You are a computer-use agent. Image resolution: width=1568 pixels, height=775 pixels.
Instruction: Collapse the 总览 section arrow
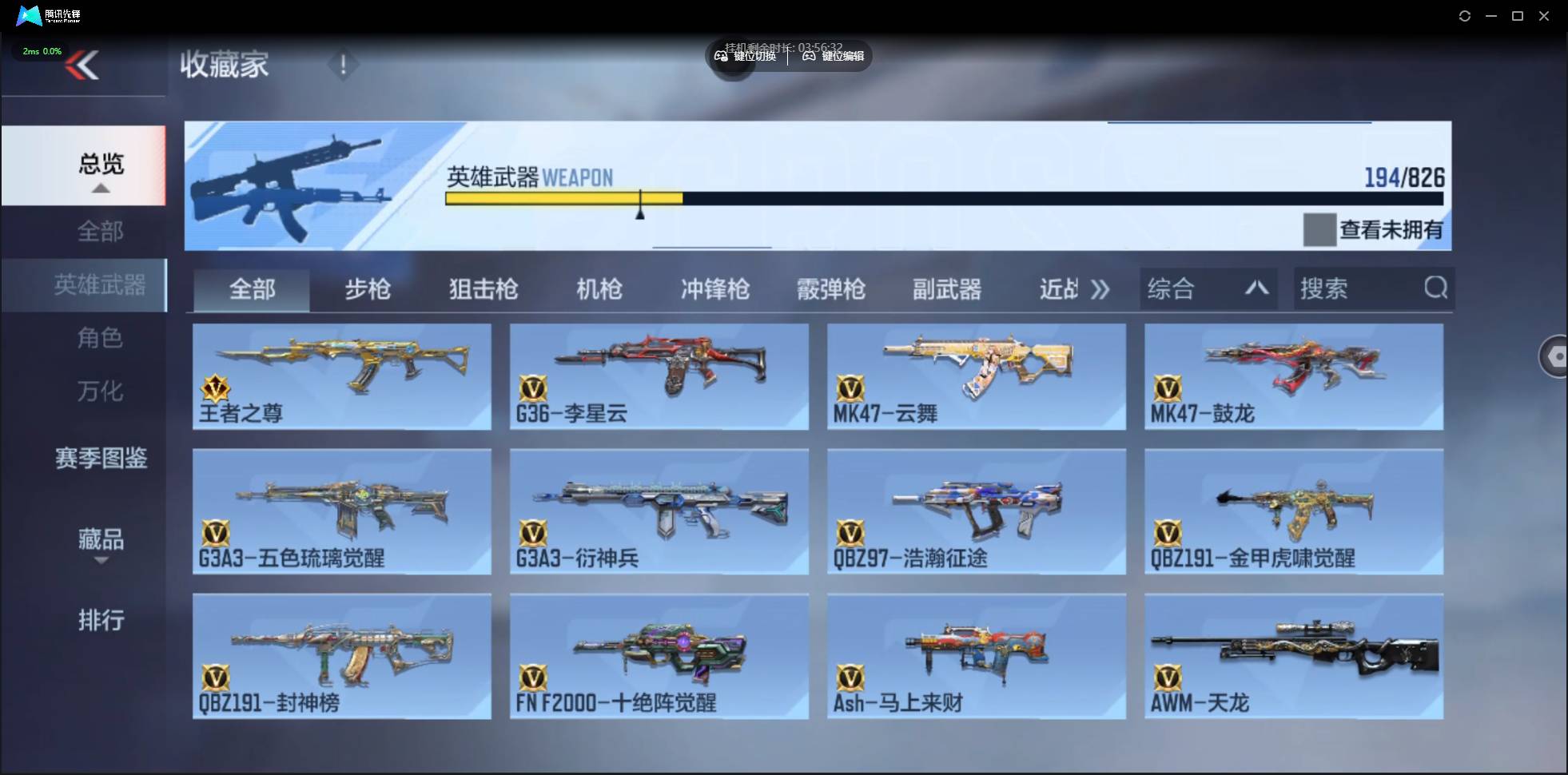[x=99, y=189]
